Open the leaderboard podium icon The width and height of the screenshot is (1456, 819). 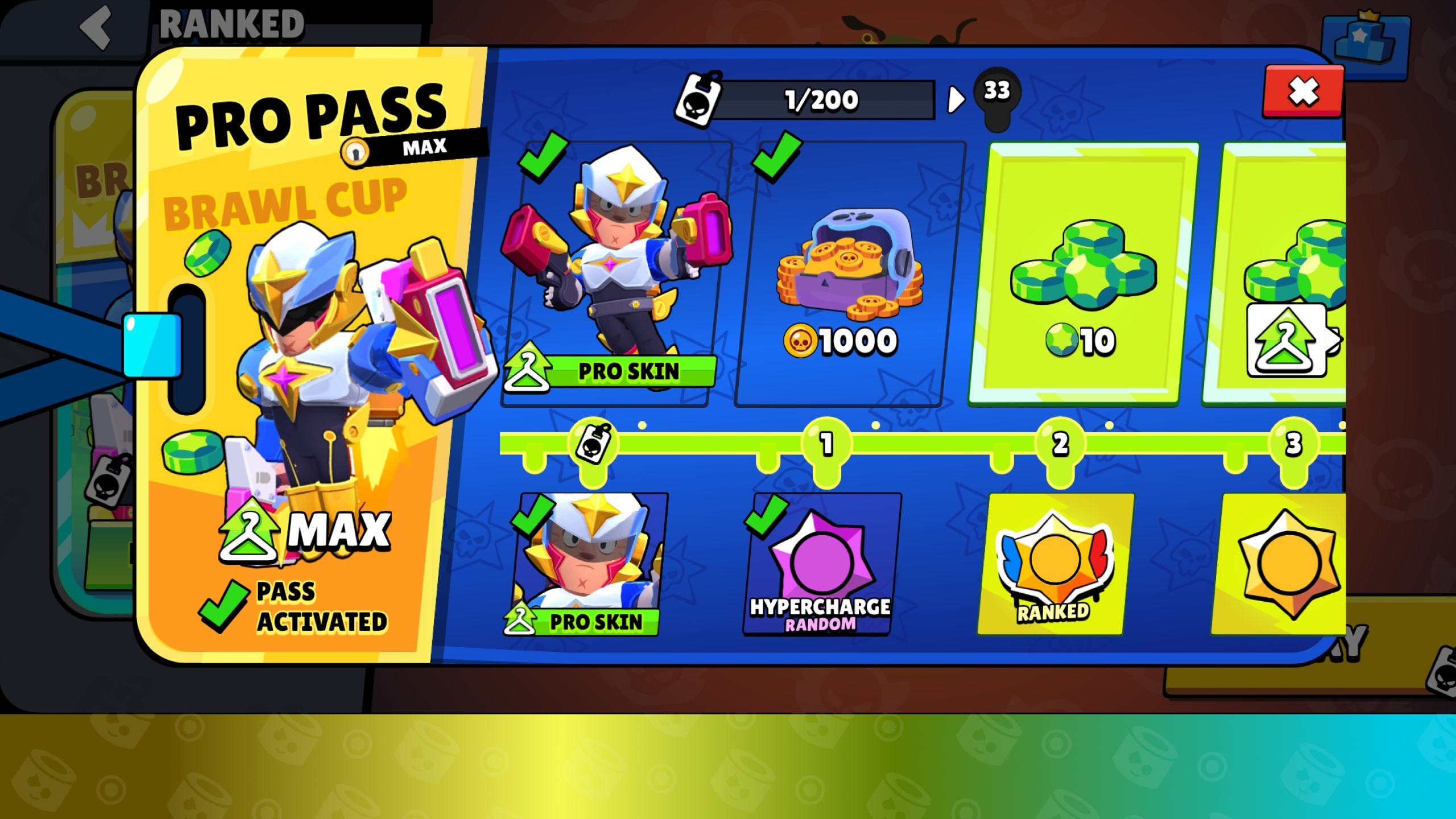click(1365, 41)
